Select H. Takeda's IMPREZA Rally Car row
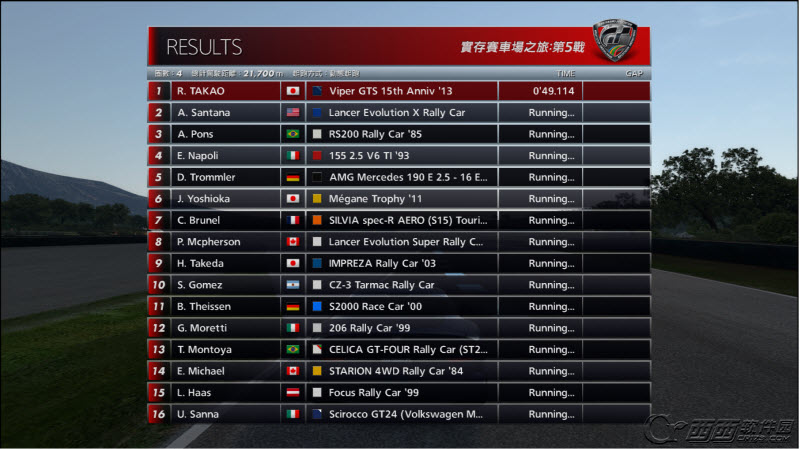The image size is (800, 449). click(x=398, y=263)
